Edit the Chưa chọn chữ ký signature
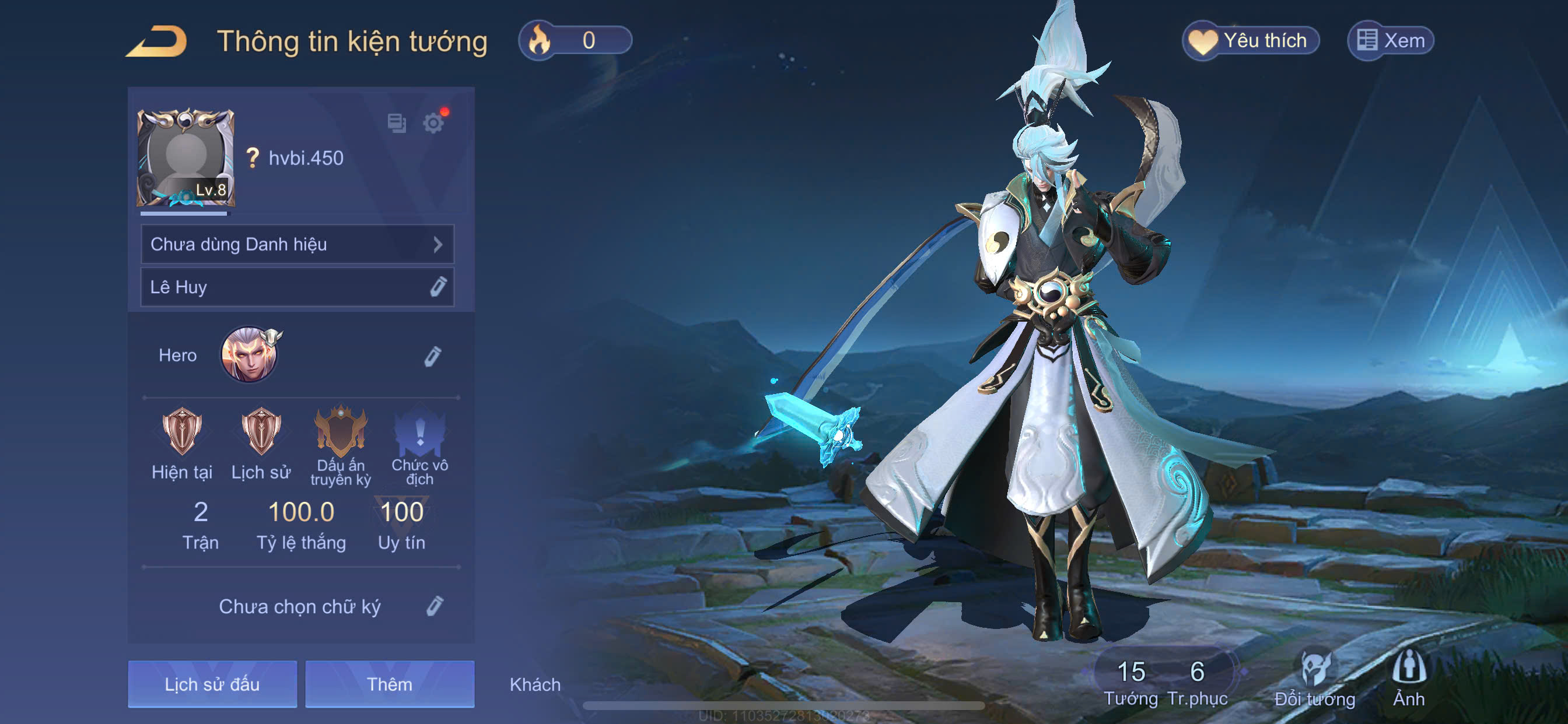The height and width of the screenshot is (724, 1568). click(434, 606)
